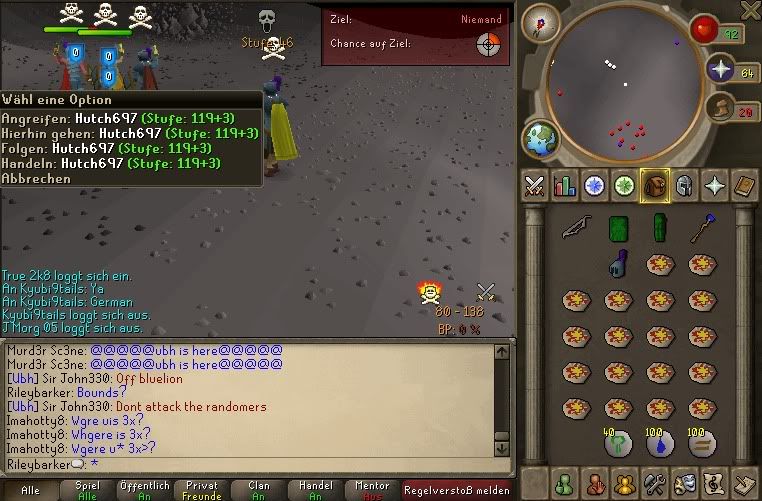This screenshot has height=501, width=762.
Task: Click Abbrechen to dismiss the option menu
Action: pos(37,179)
